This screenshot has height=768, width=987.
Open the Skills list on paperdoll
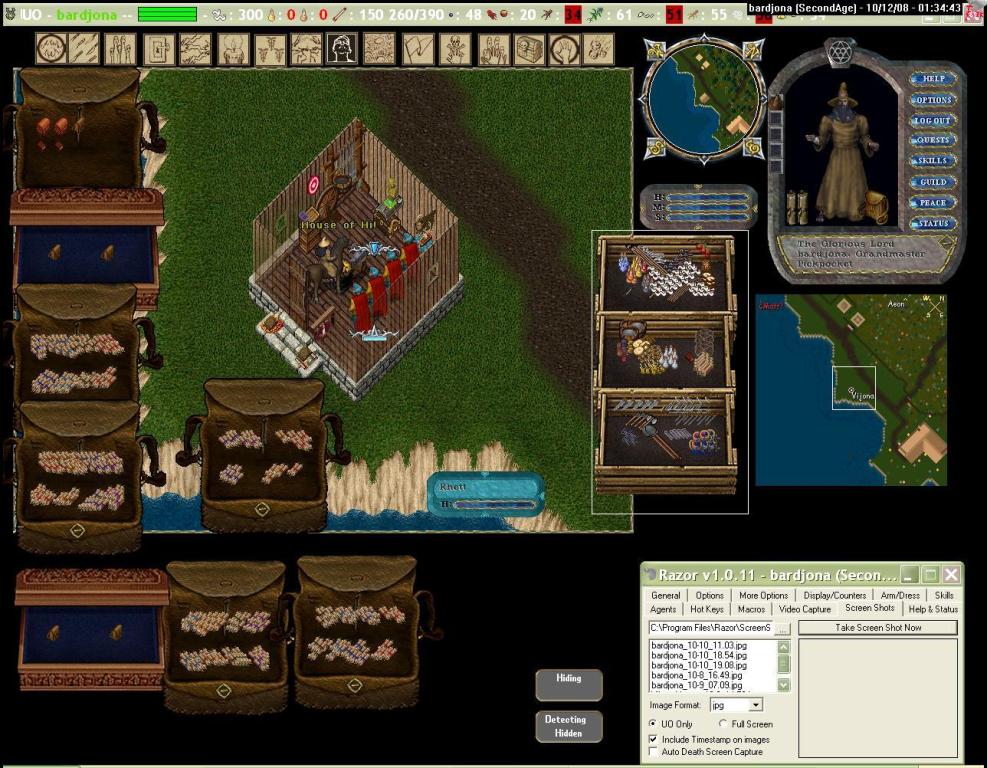933,161
